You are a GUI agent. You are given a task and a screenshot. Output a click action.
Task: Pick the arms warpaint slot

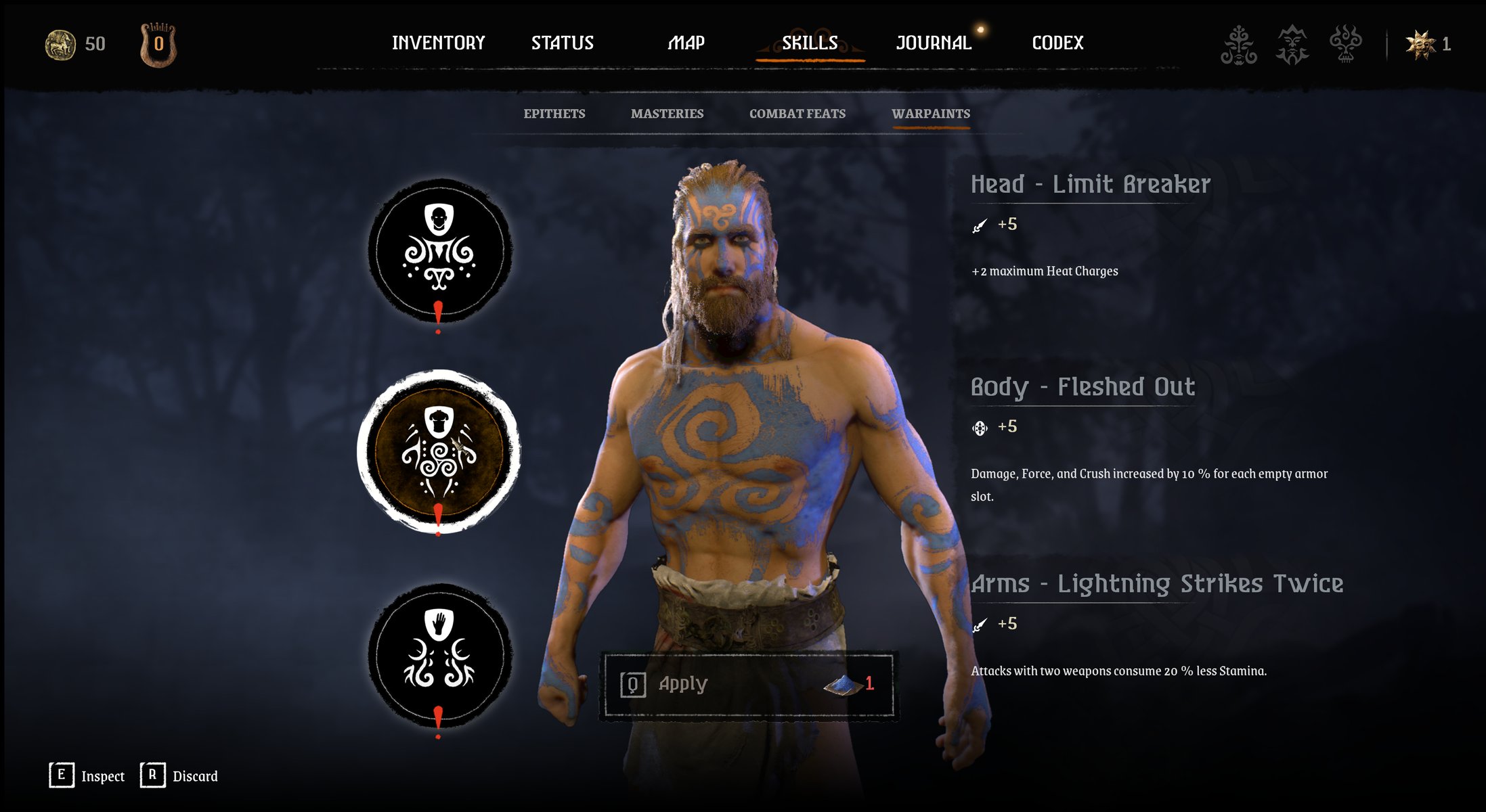click(x=439, y=654)
